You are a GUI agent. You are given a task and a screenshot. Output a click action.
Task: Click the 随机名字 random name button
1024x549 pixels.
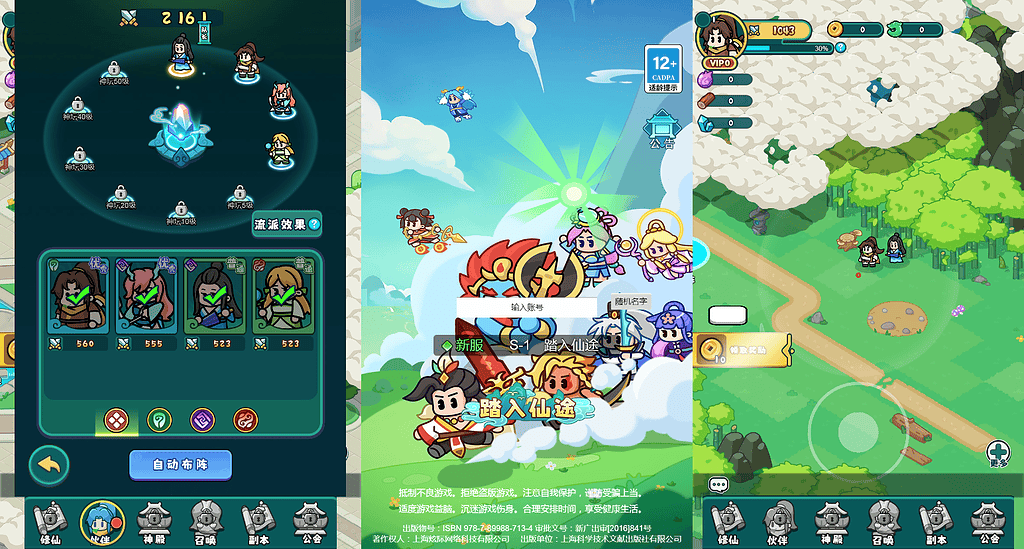pyautogui.click(x=631, y=301)
